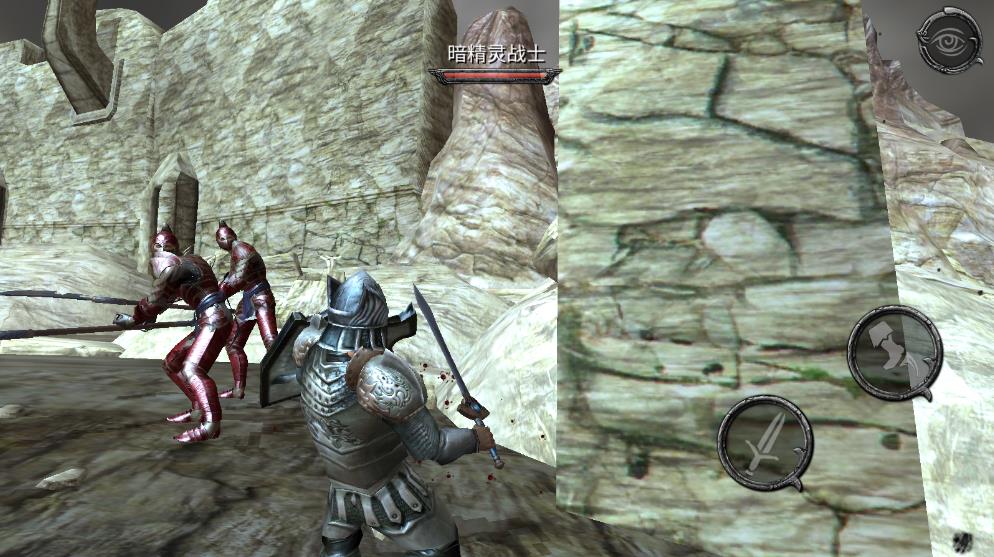Activate the sword attack button
The height and width of the screenshot is (557, 994).
pyautogui.click(x=765, y=442)
